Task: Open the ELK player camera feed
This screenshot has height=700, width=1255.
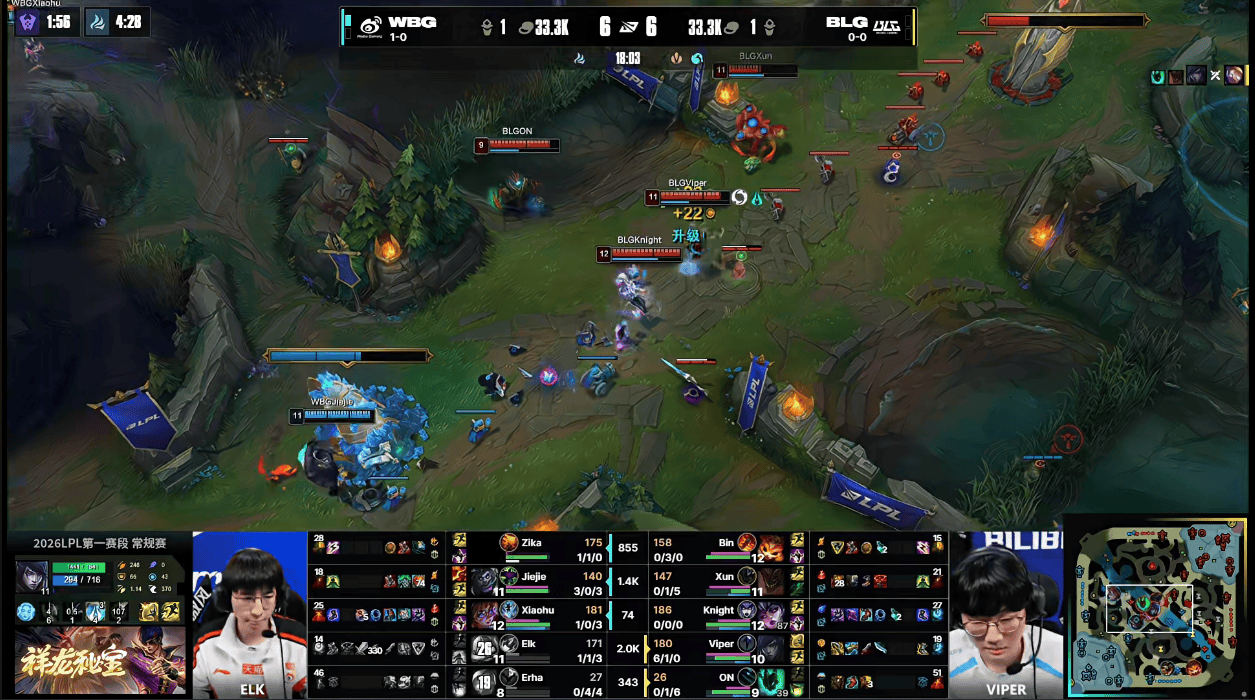Action: [250, 614]
